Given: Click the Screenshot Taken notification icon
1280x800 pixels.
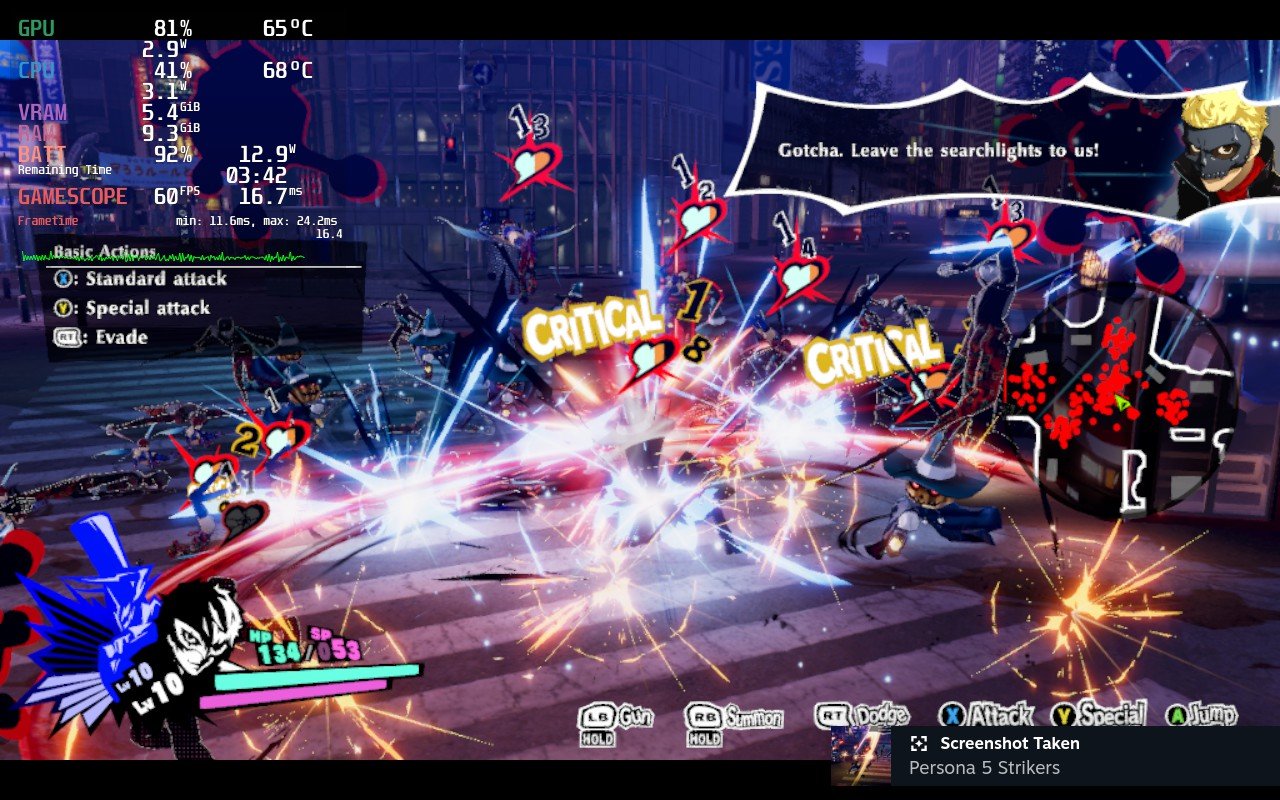Looking at the screenshot, I should point(919,743).
